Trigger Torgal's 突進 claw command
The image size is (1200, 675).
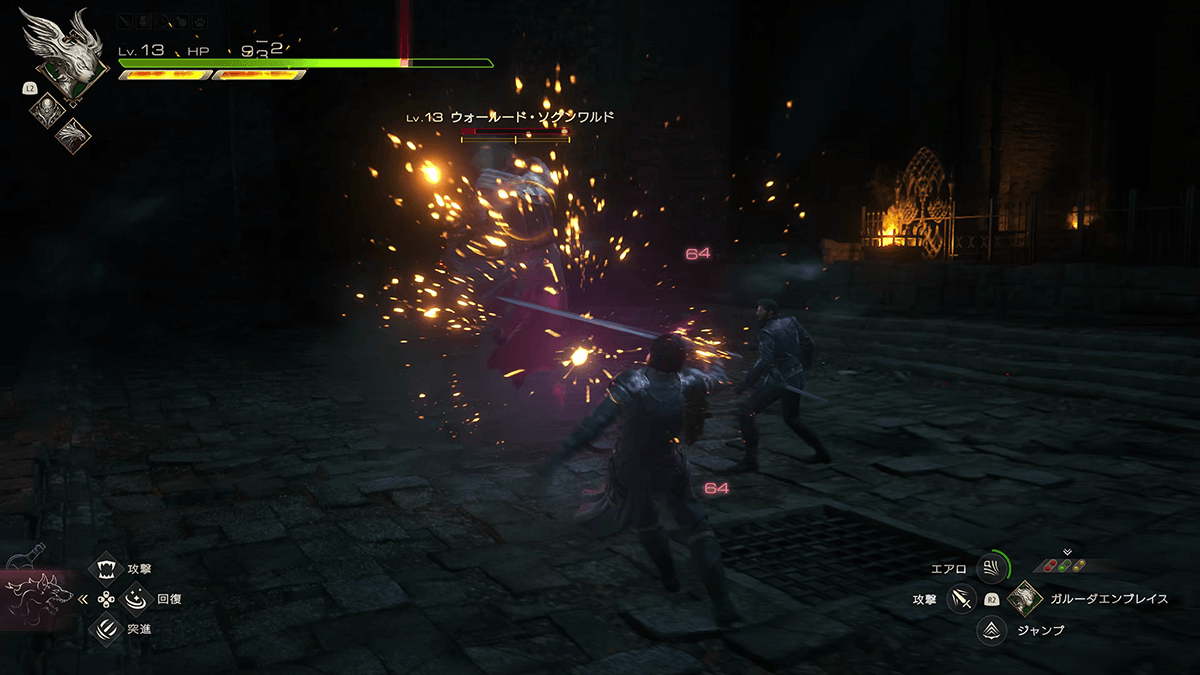point(105,629)
